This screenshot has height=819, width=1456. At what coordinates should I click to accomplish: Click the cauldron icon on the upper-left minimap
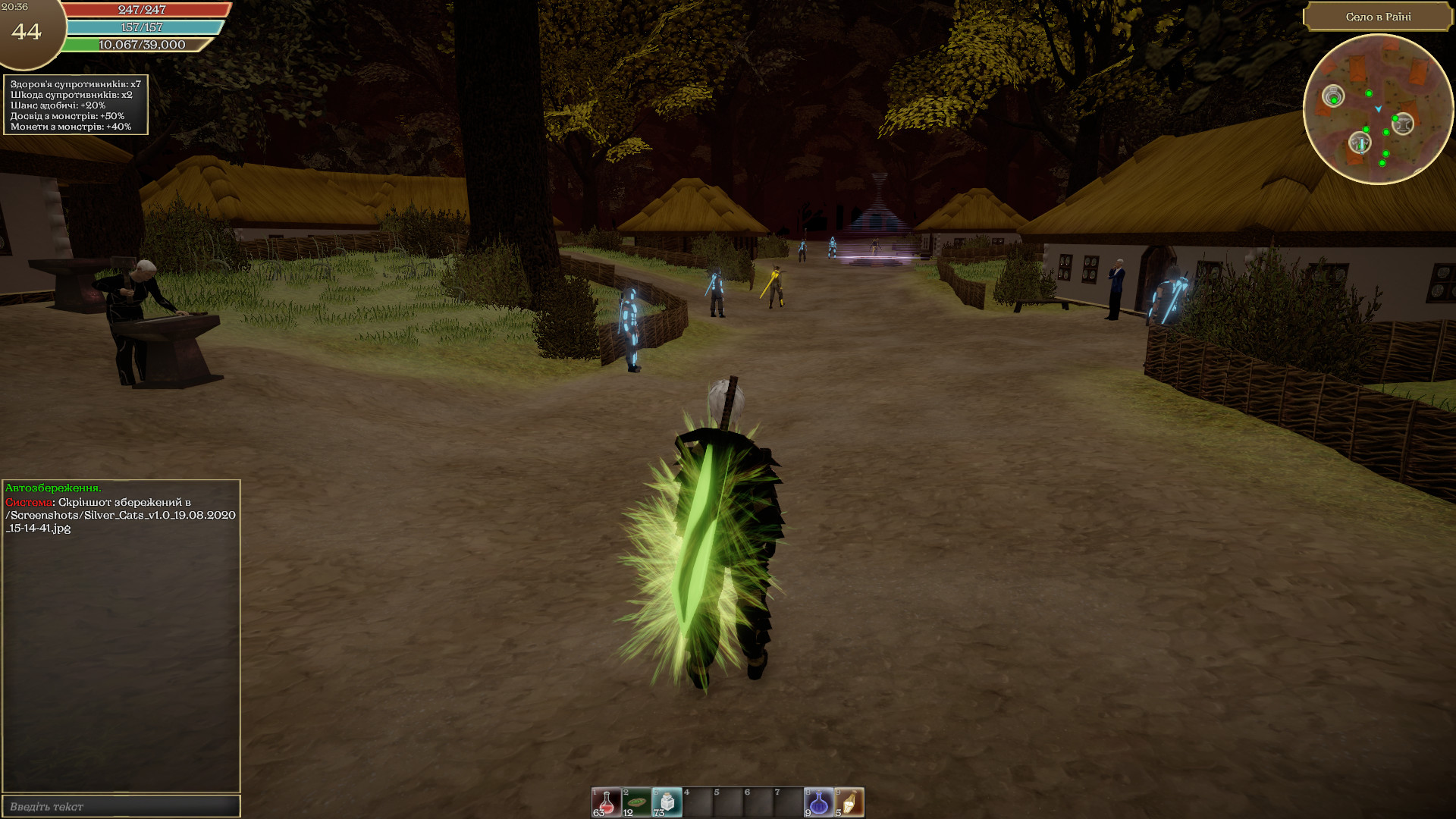1333,96
